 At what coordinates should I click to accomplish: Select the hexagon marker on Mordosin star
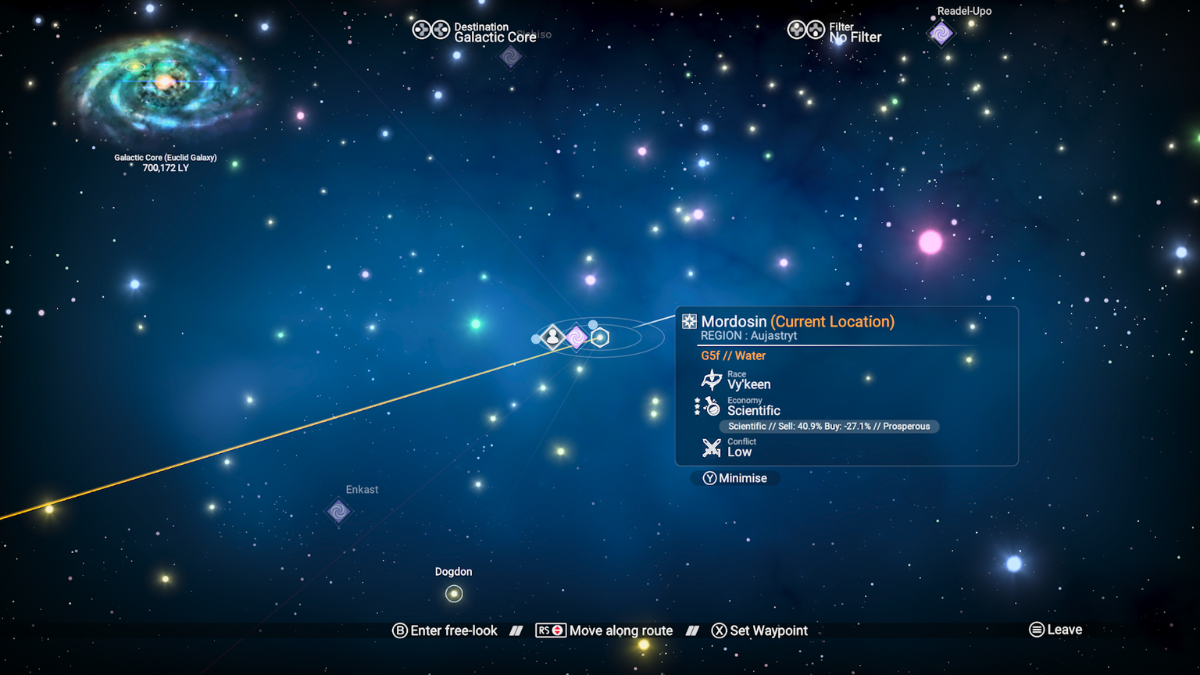[x=600, y=338]
